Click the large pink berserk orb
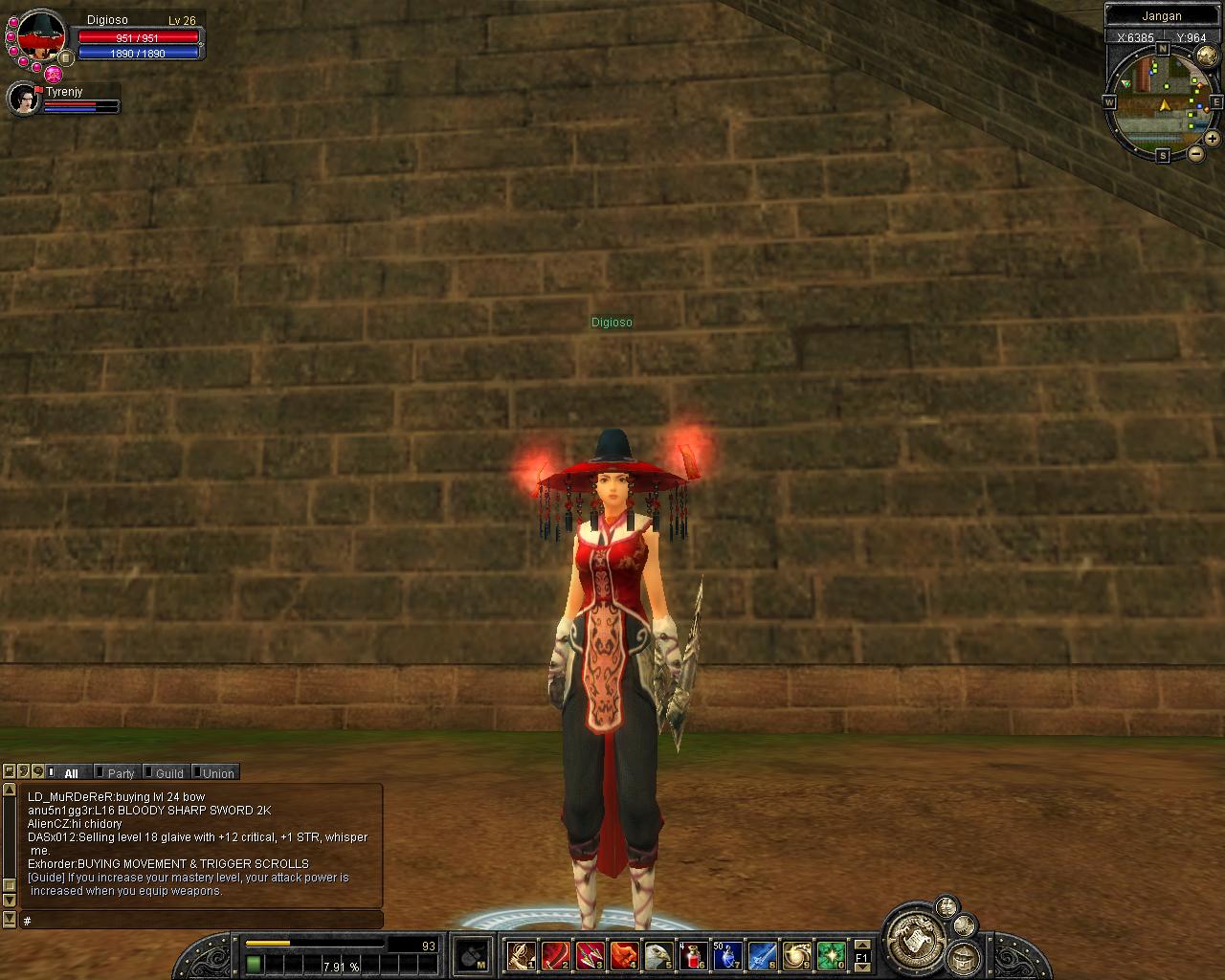The width and height of the screenshot is (1225, 980). [x=54, y=74]
